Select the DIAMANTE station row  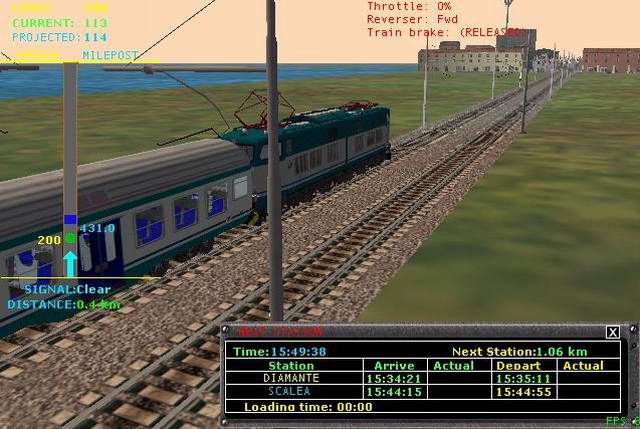[x=292, y=379]
